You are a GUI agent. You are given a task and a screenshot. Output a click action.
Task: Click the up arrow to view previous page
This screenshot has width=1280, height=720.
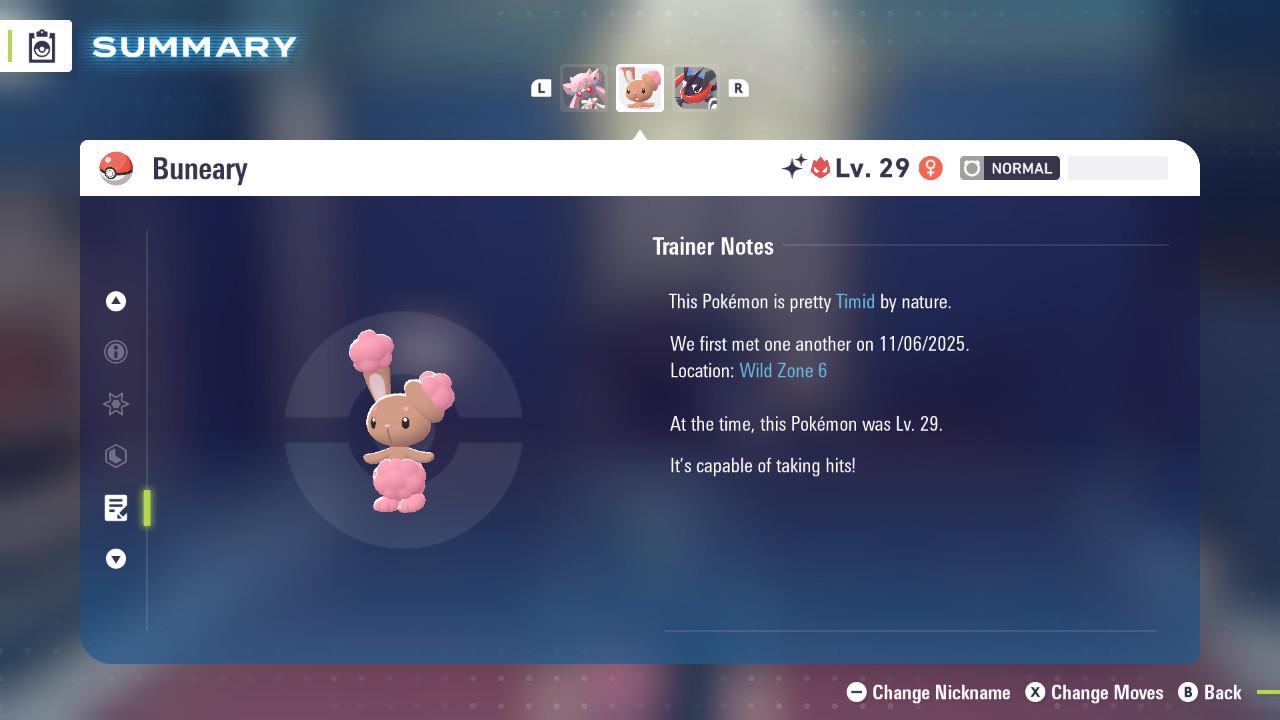115,301
